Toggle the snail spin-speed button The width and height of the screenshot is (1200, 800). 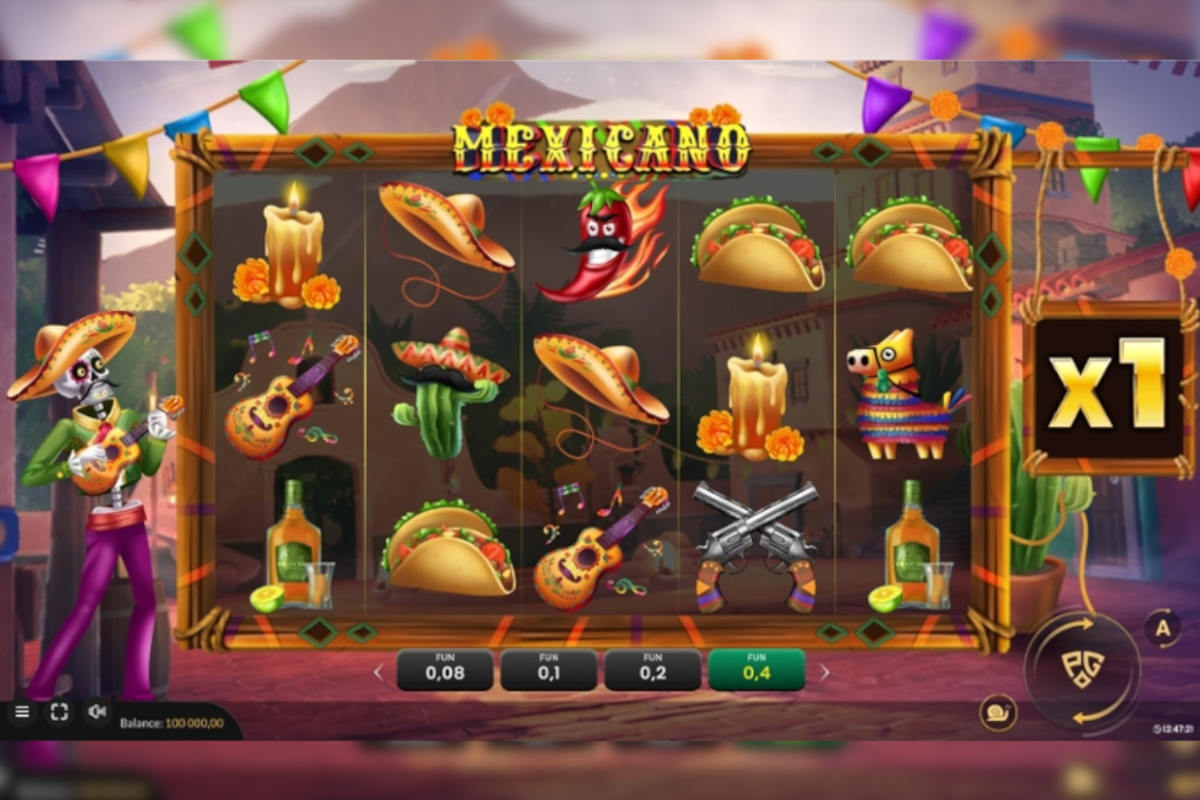pos(998,713)
